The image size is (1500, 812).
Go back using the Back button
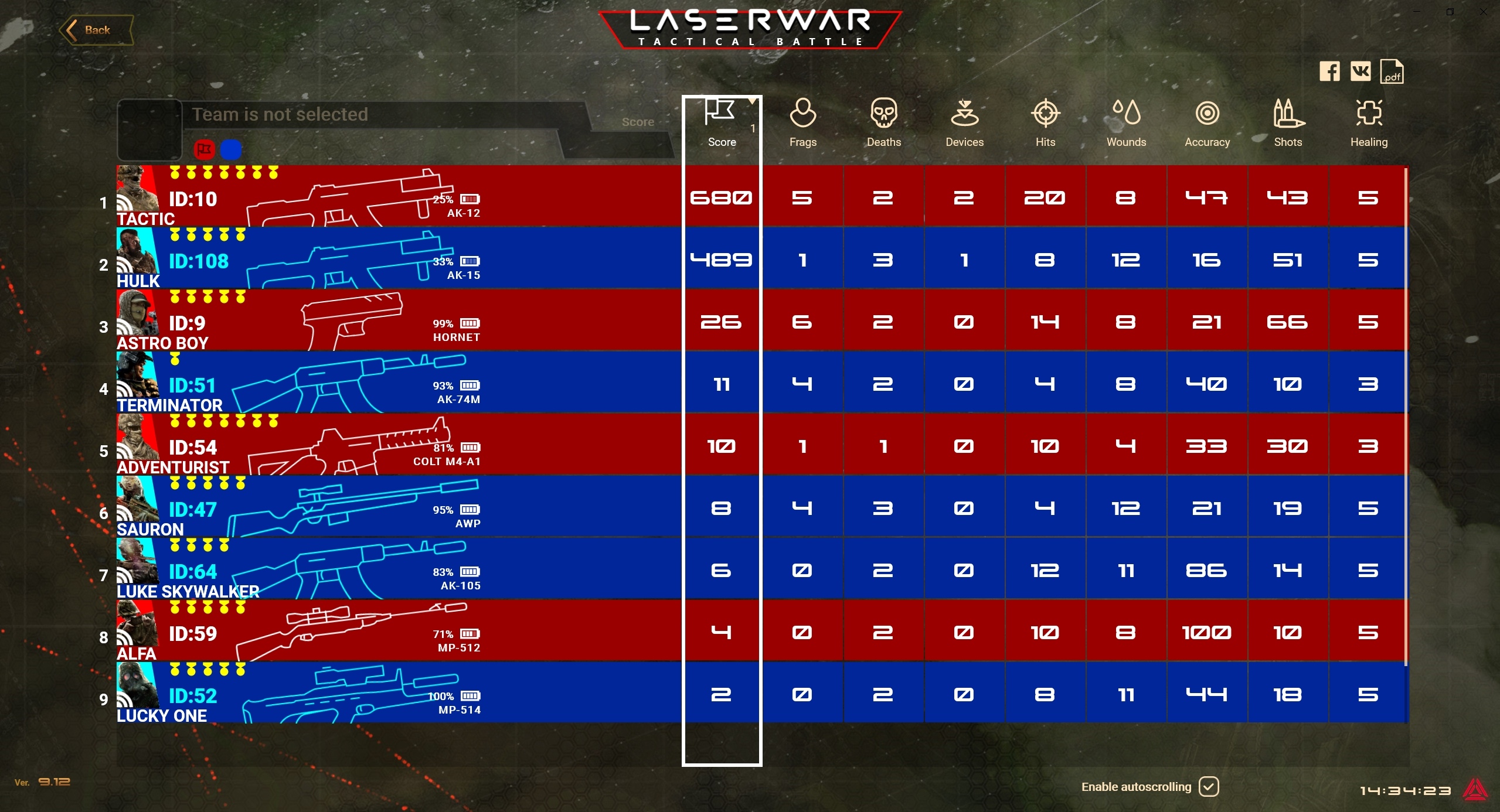tap(96, 30)
